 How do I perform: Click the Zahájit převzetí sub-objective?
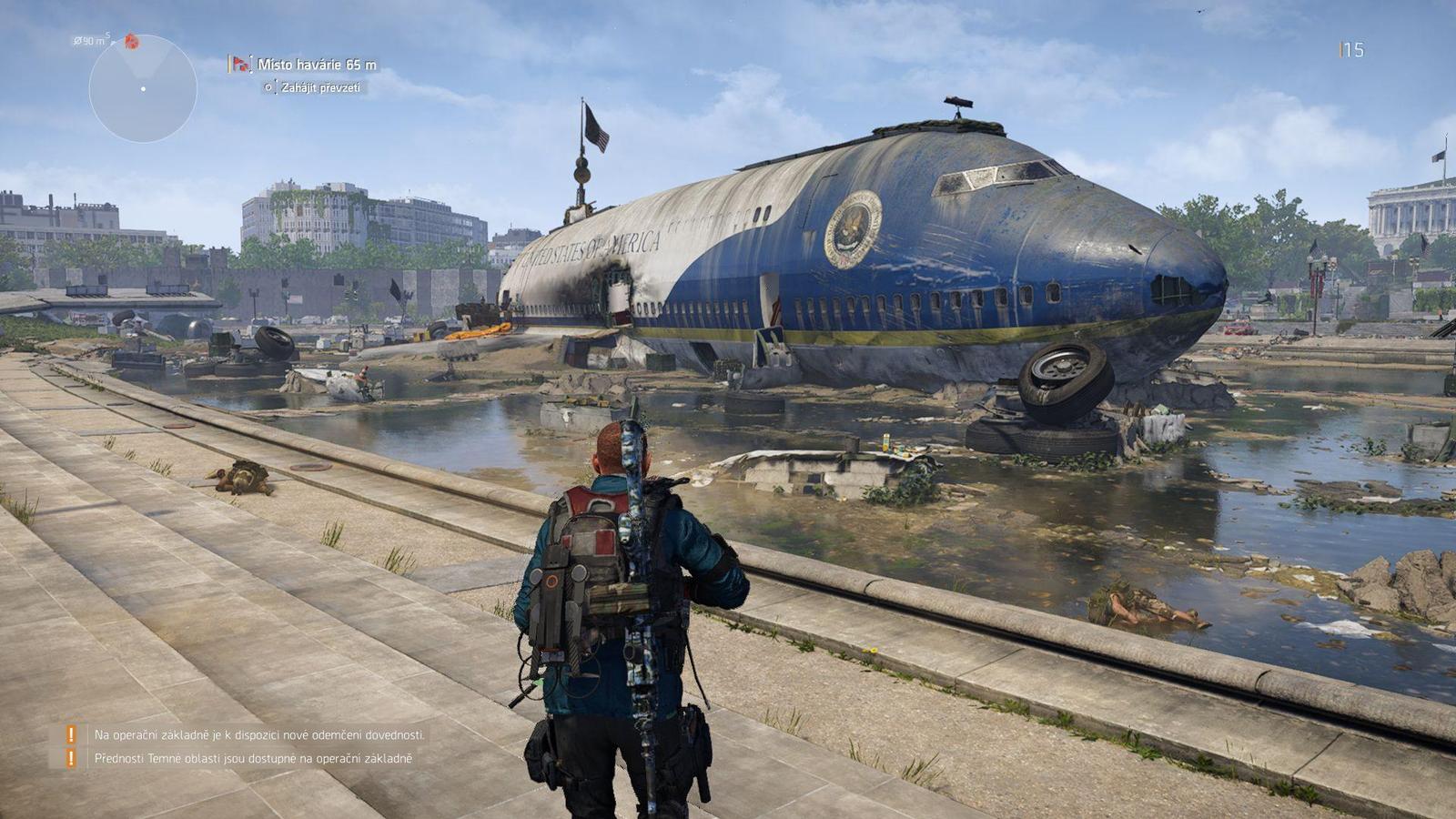click(319, 87)
